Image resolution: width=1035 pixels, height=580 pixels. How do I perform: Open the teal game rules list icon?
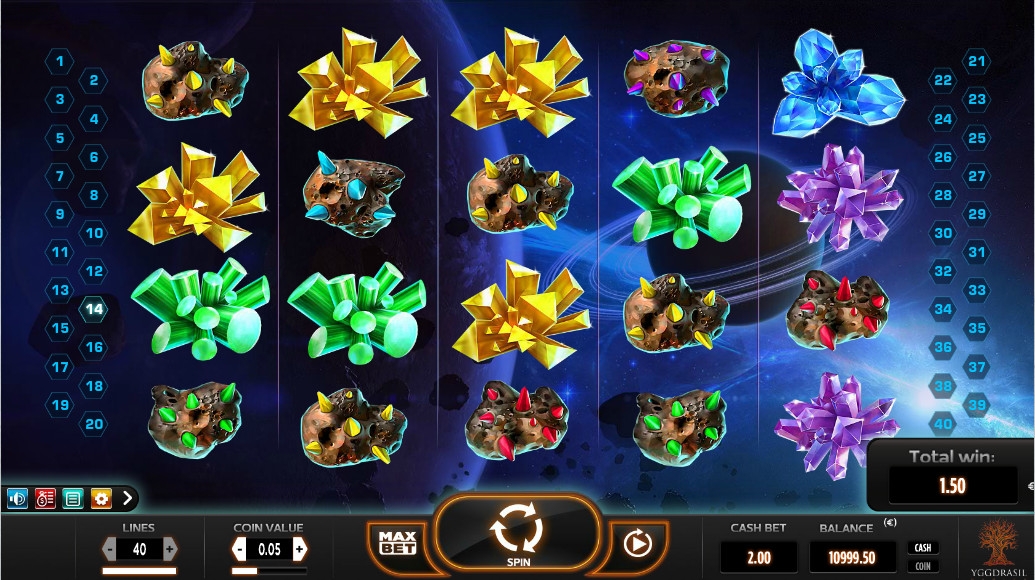tap(73, 497)
